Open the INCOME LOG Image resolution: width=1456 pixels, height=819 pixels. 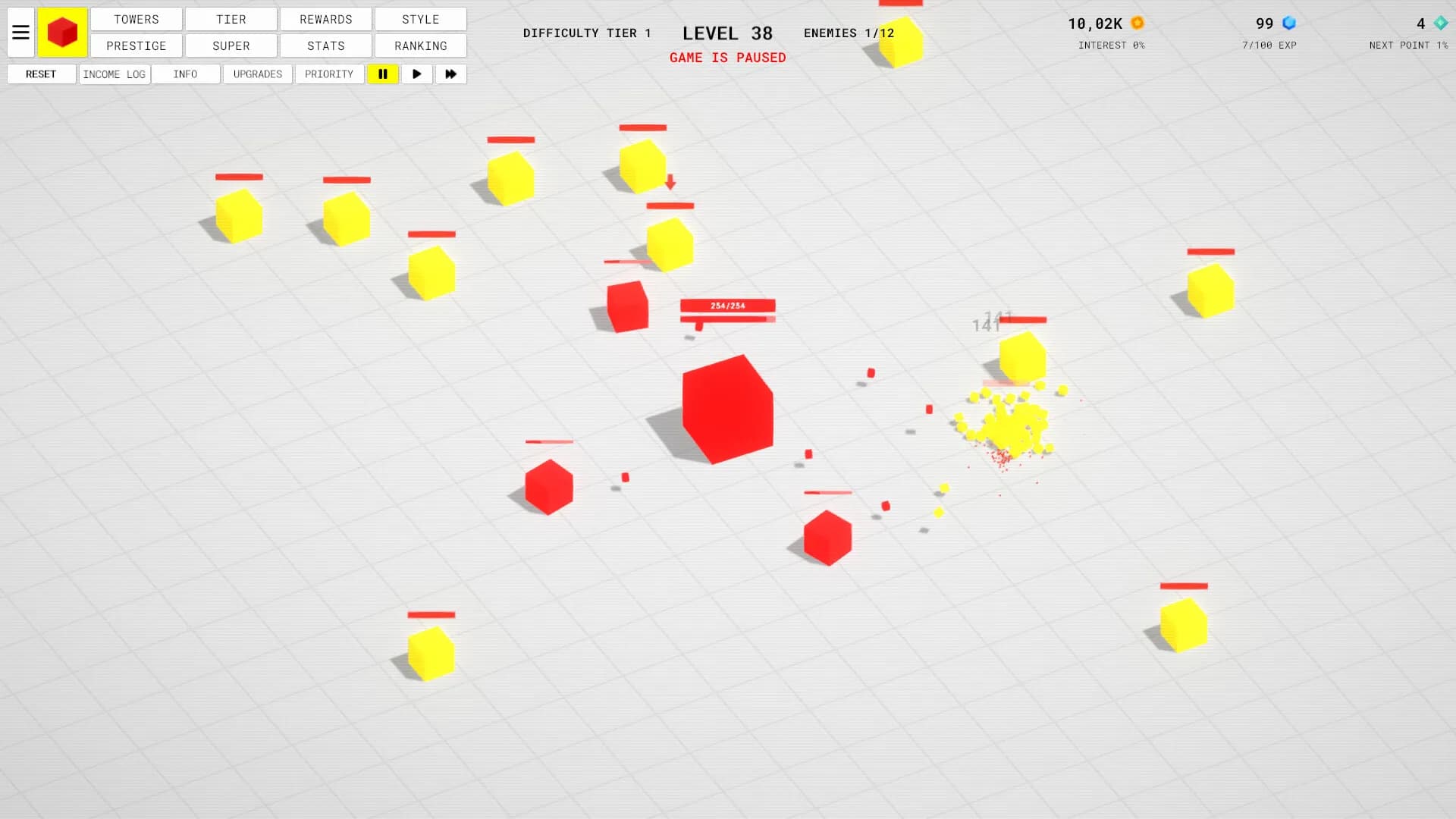click(x=114, y=74)
